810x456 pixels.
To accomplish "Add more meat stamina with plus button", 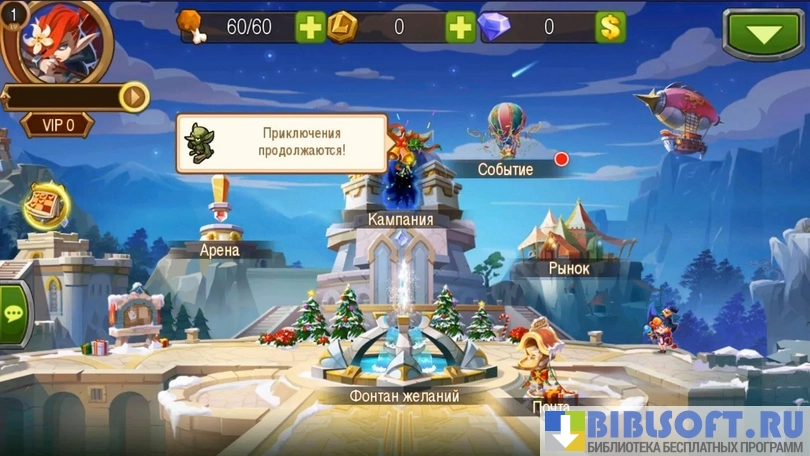I will pos(310,27).
